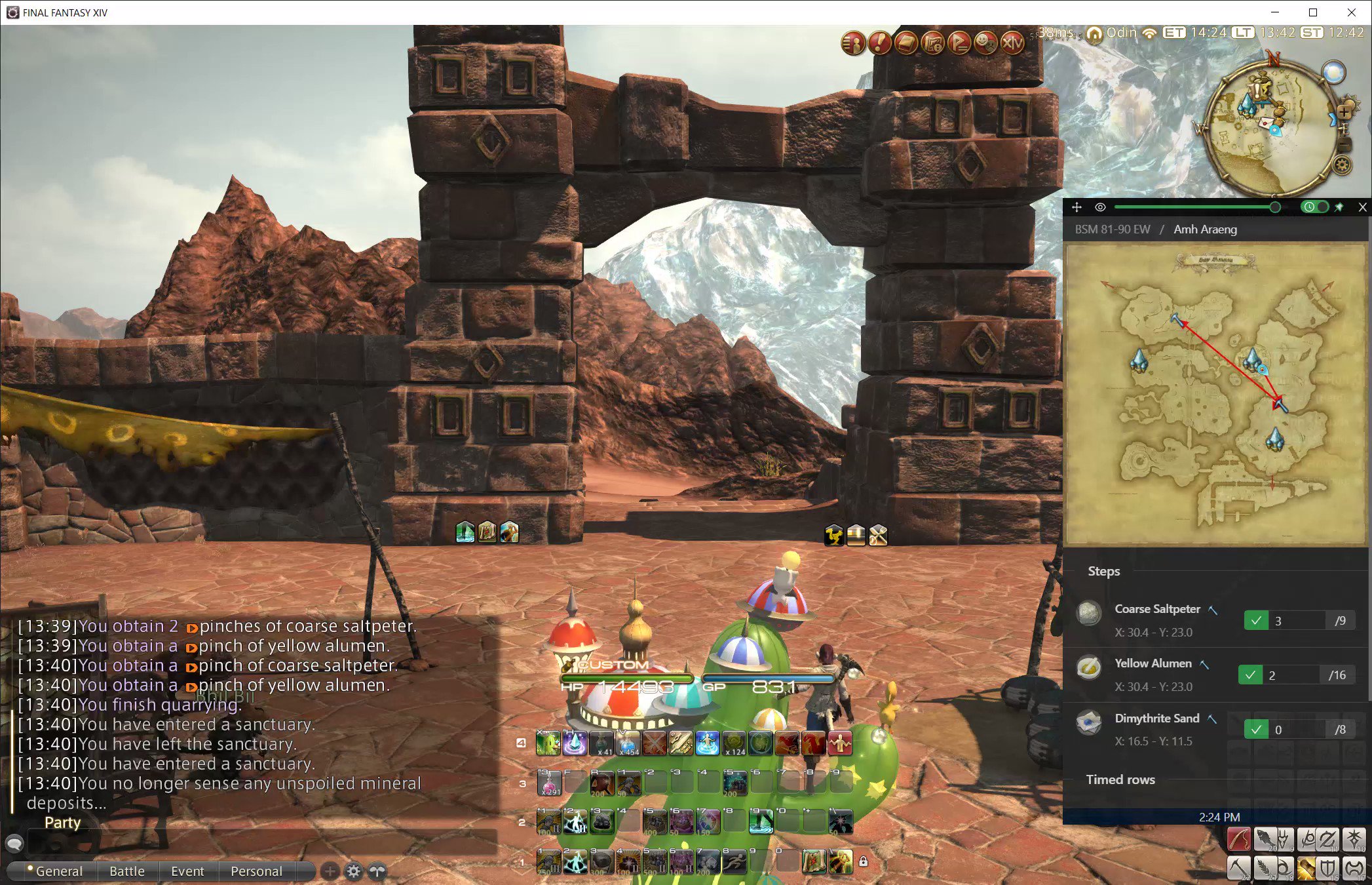Screen dimensions: 1372x885
Task: Adjust the overlay opacity slider
Action: point(1274,206)
